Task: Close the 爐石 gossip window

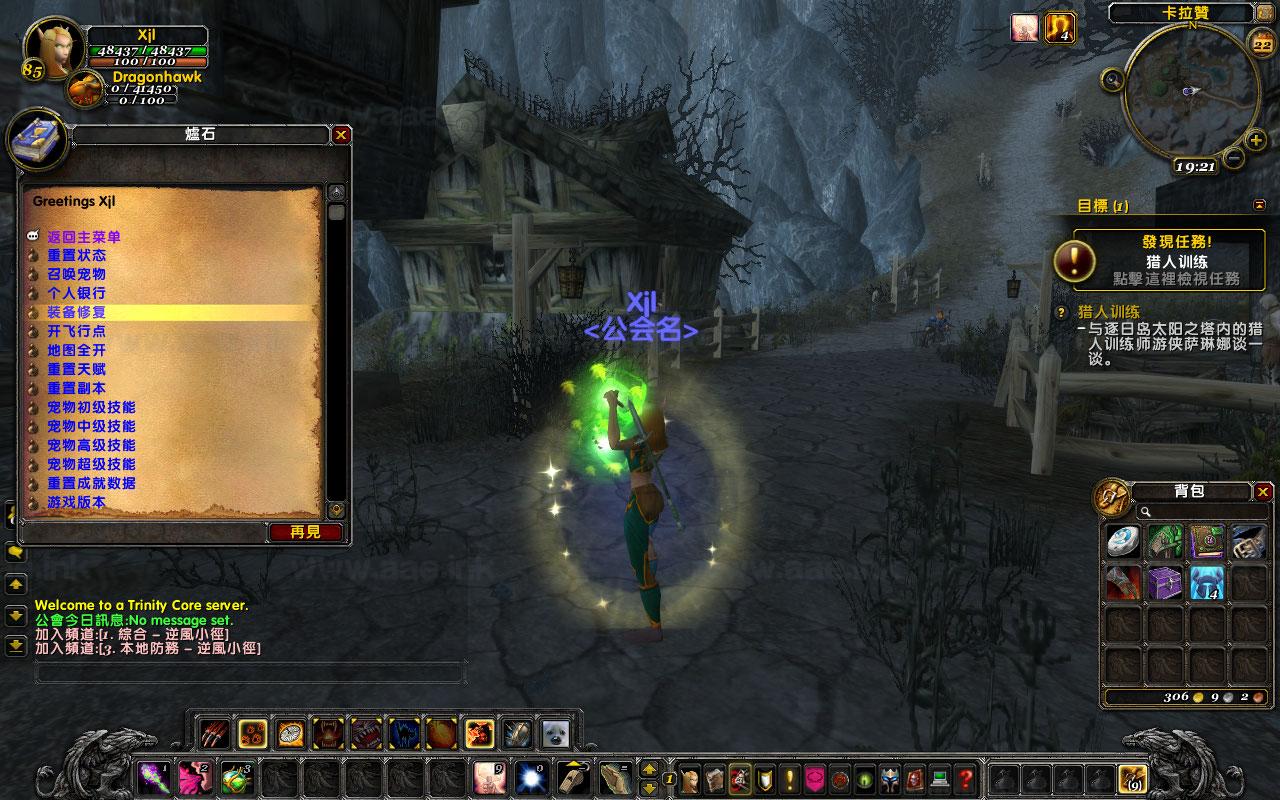Action: (341, 135)
